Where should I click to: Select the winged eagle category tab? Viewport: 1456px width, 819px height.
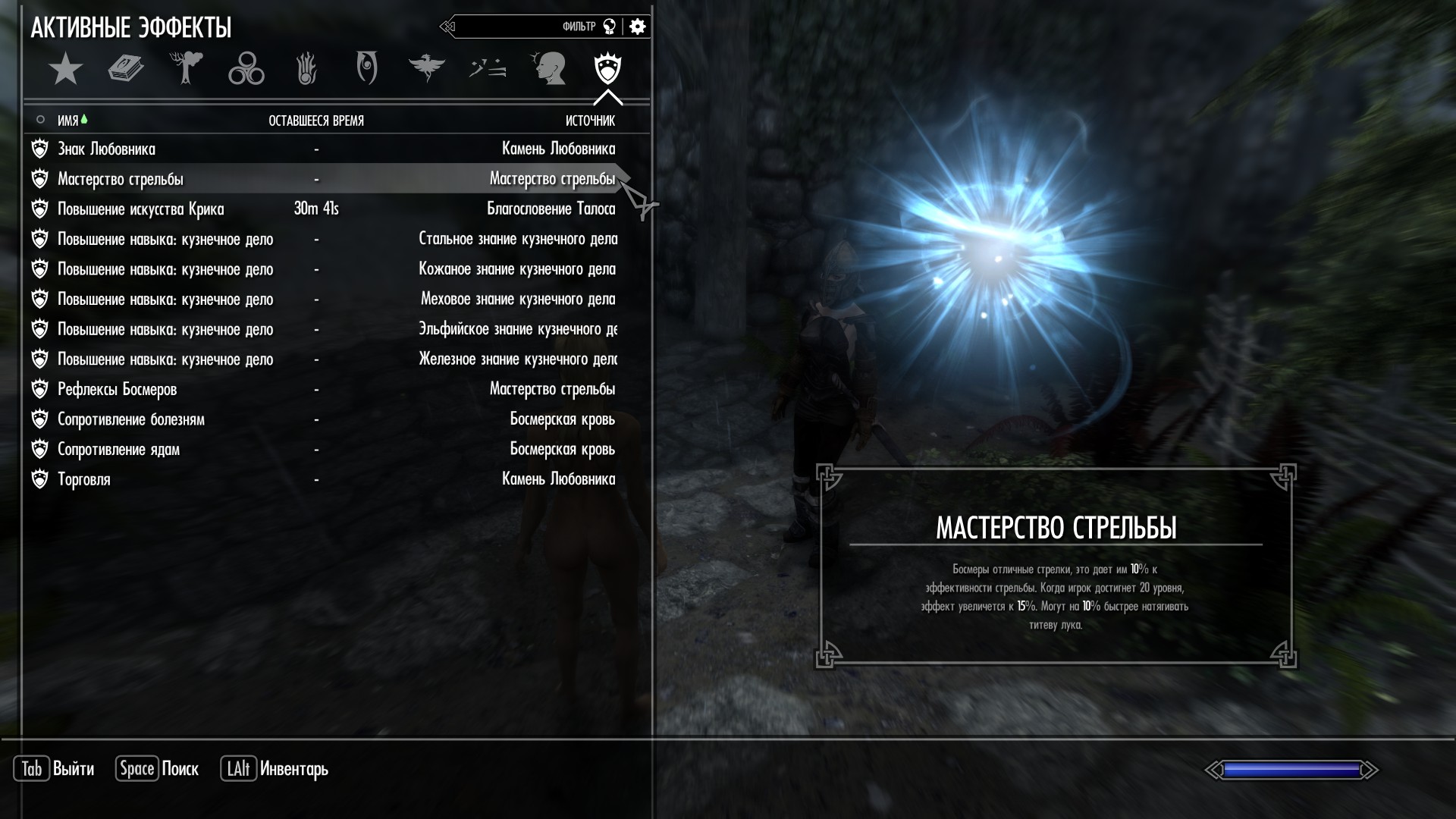tap(426, 69)
